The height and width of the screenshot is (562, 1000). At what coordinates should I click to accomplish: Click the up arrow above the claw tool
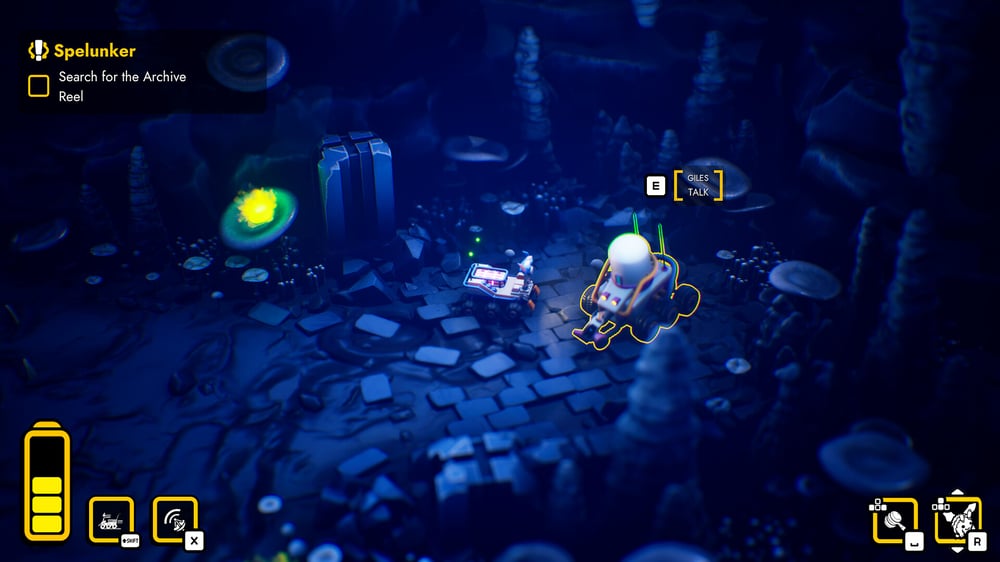click(957, 493)
